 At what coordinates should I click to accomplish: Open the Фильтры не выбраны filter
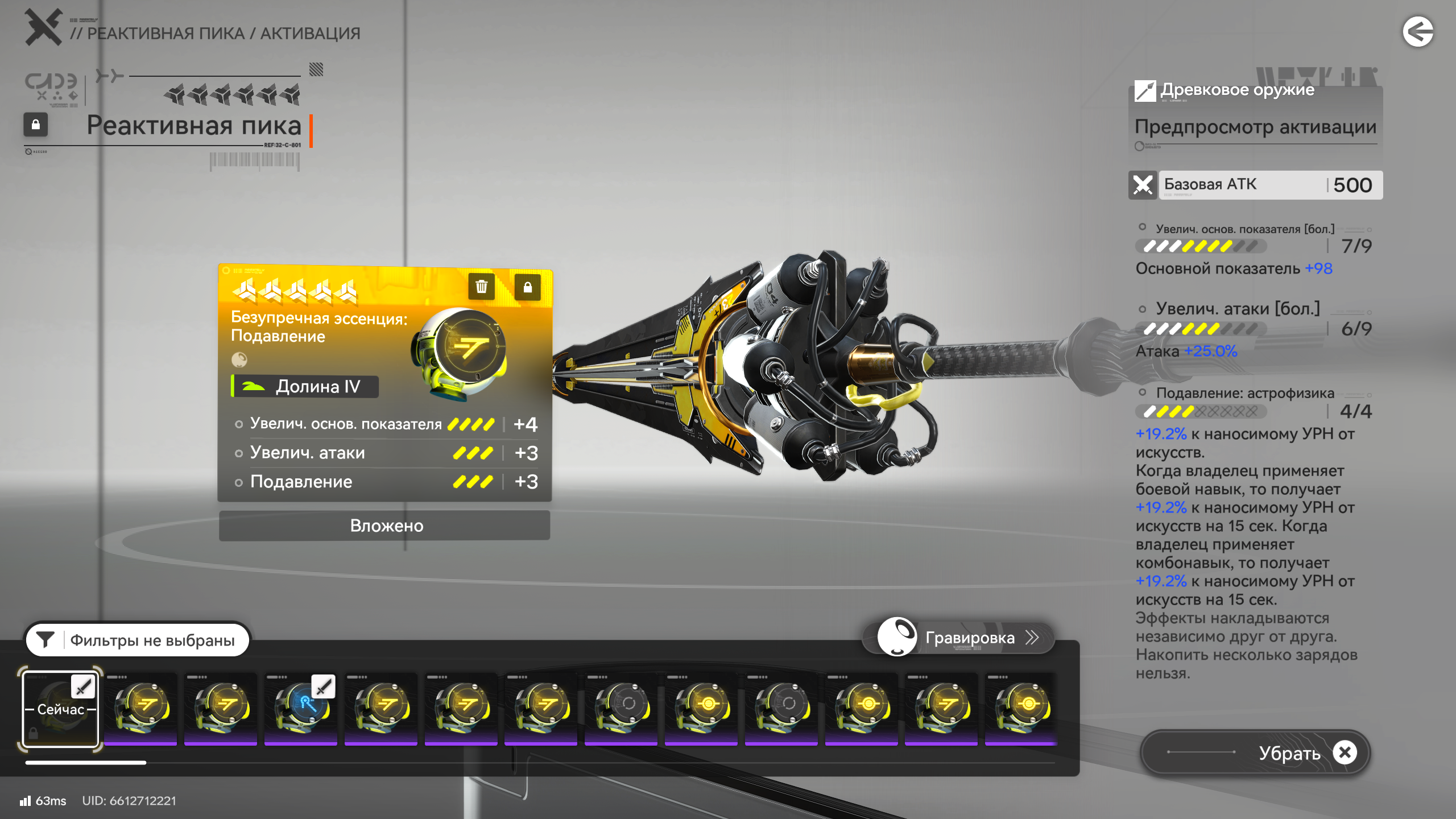tap(138, 640)
